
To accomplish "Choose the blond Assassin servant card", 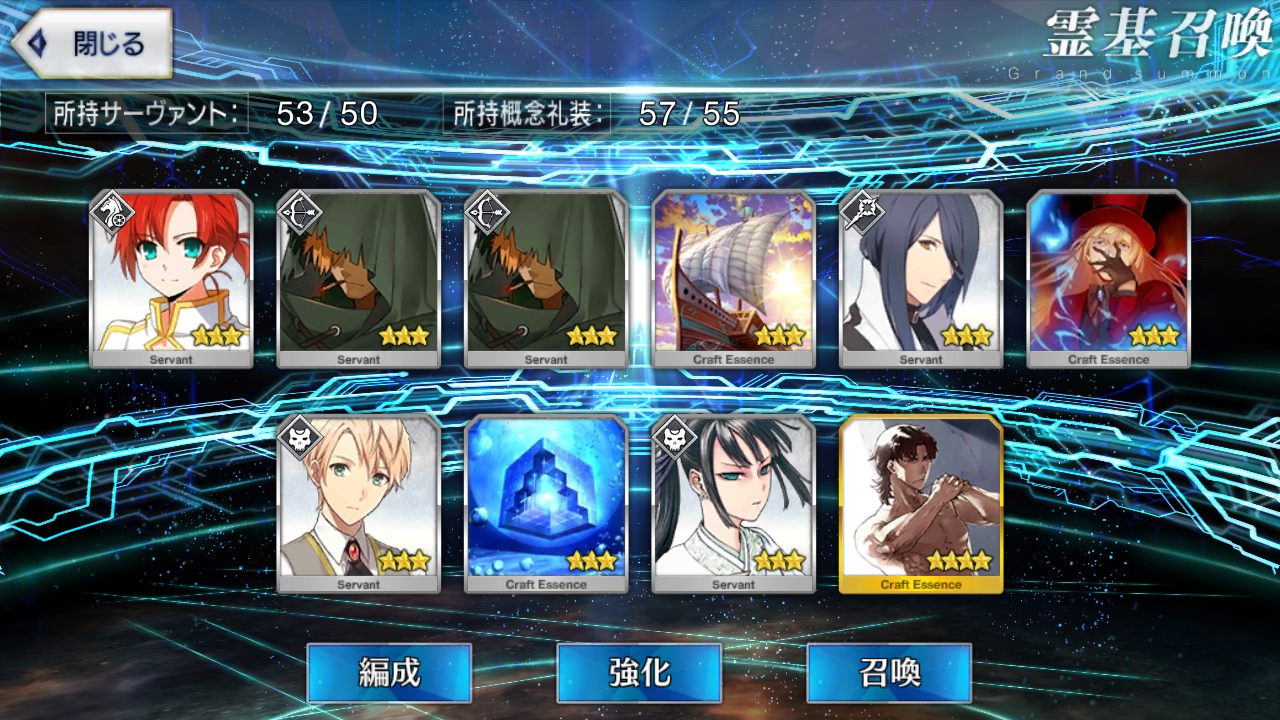I will (358, 503).
